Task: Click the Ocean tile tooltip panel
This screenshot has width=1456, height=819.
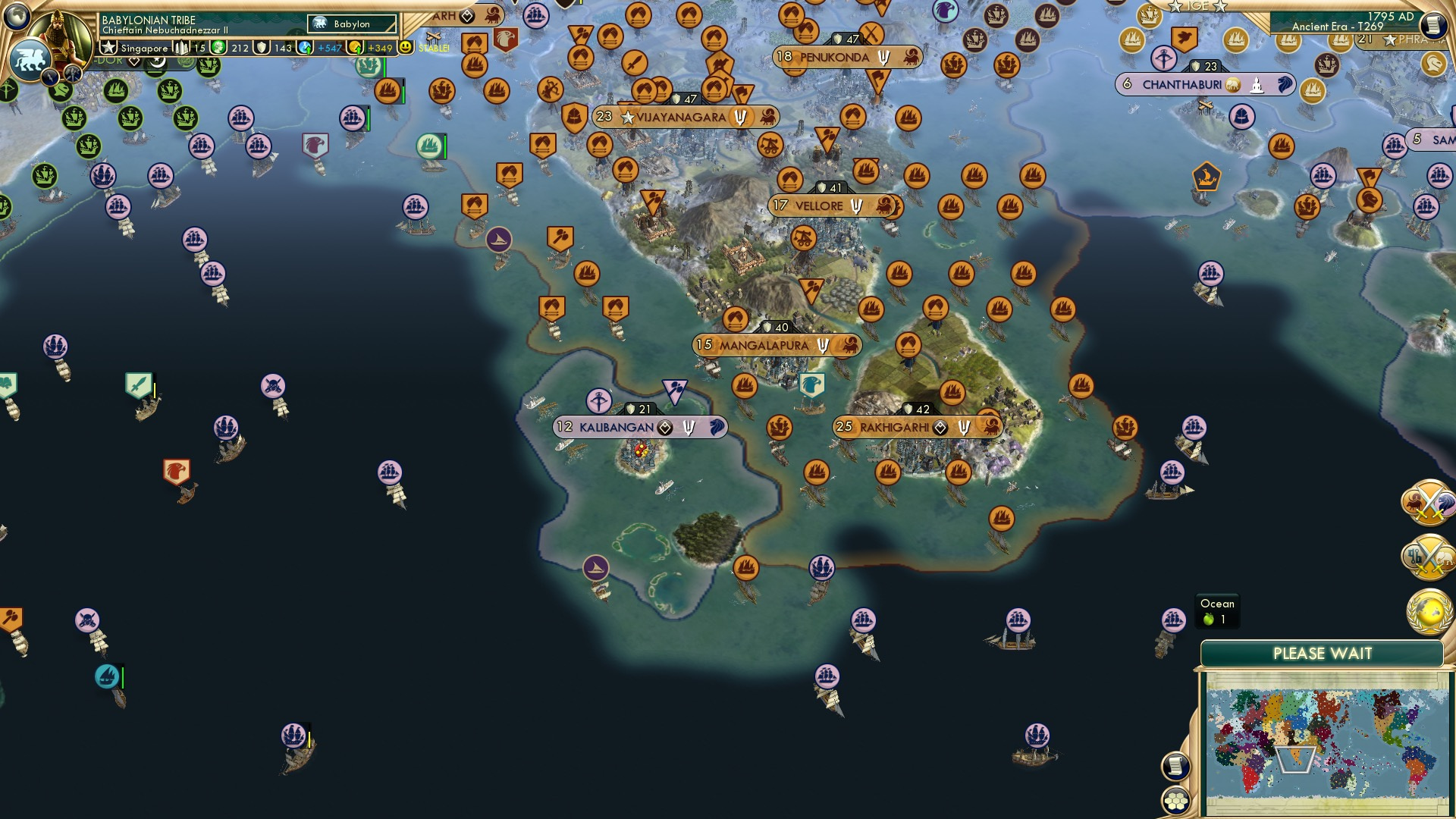Action: tap(1217, 610)
